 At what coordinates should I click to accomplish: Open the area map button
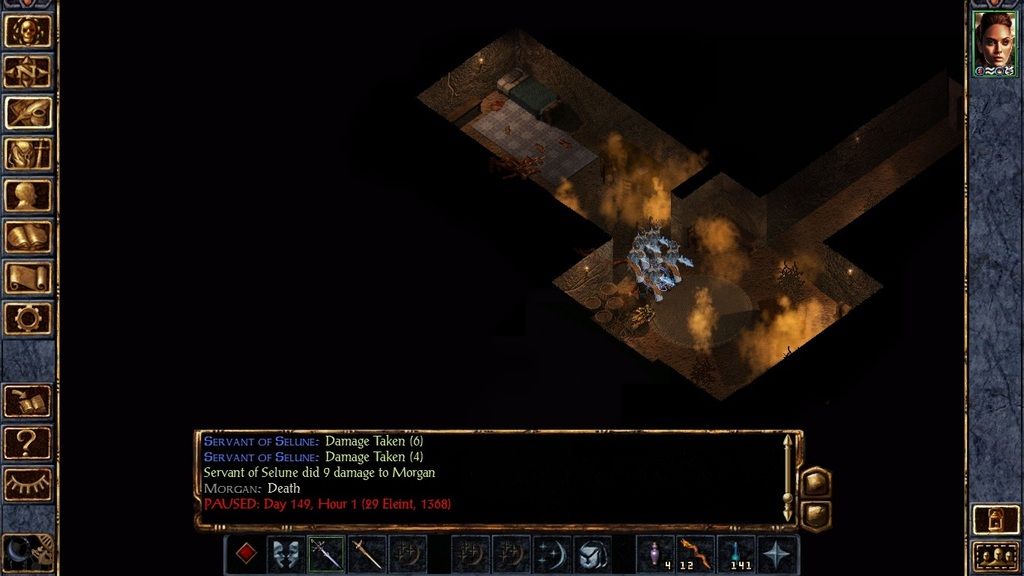click(28, 71)
